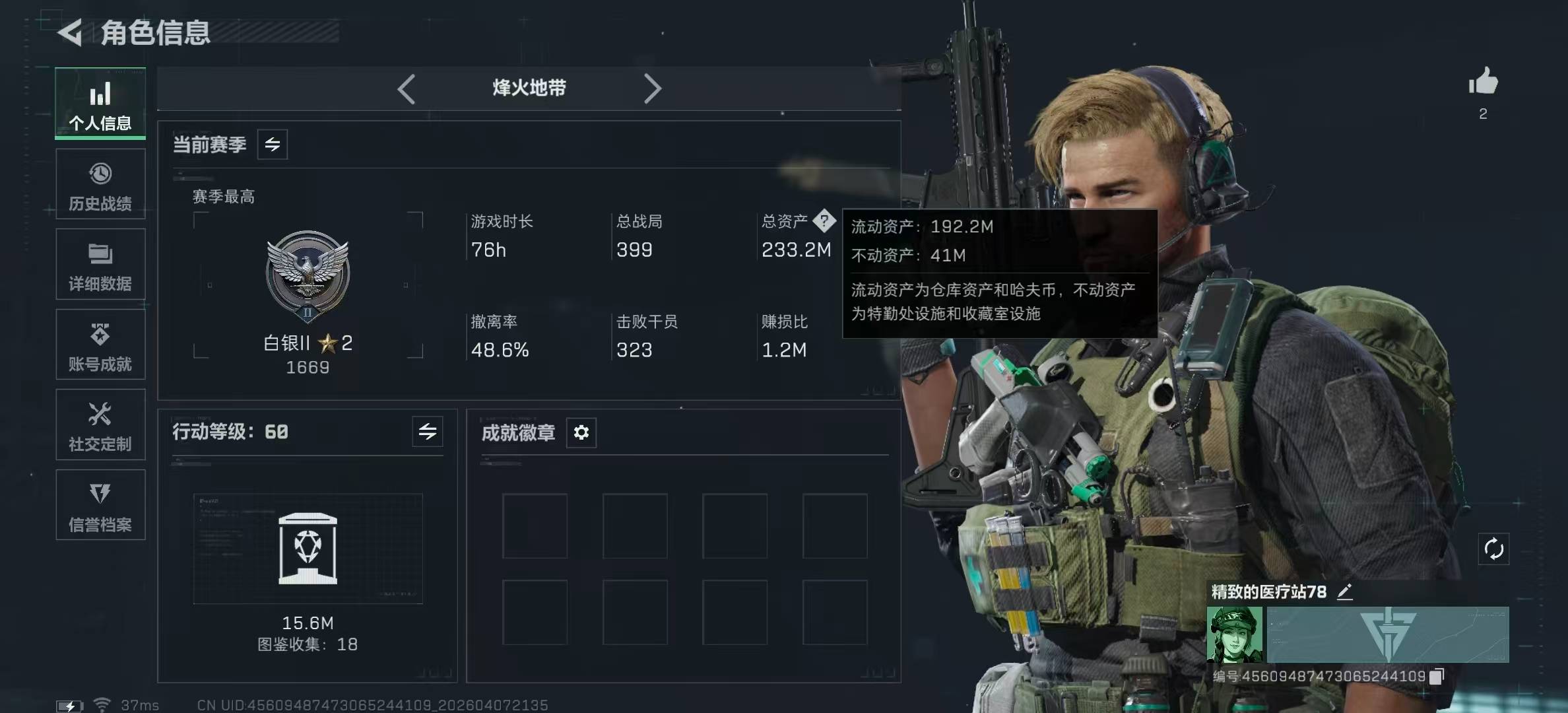
Task: Click the question mark beside 总资产
Action: 824,221
